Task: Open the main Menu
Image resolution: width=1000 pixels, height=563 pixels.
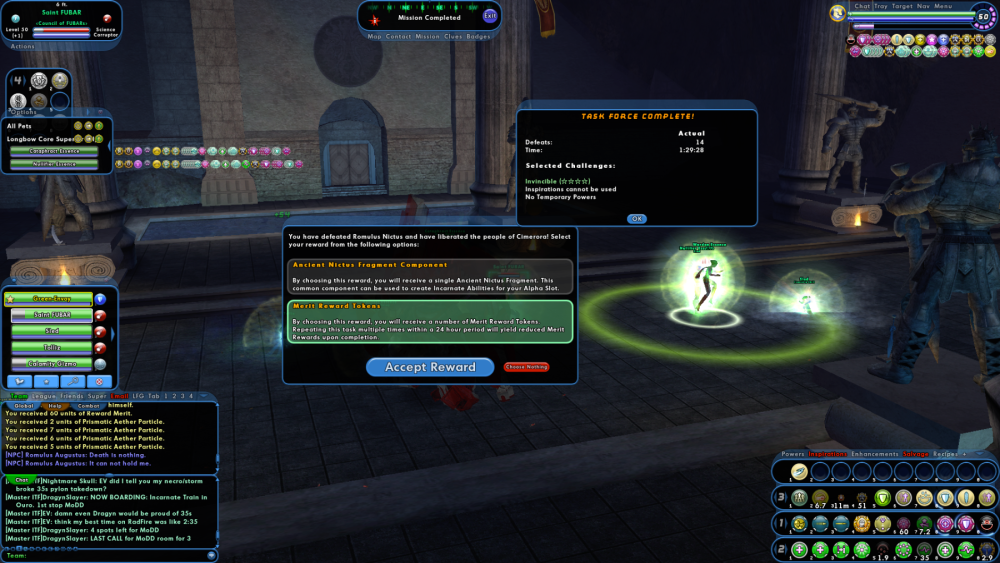Action: click(943, 6)
